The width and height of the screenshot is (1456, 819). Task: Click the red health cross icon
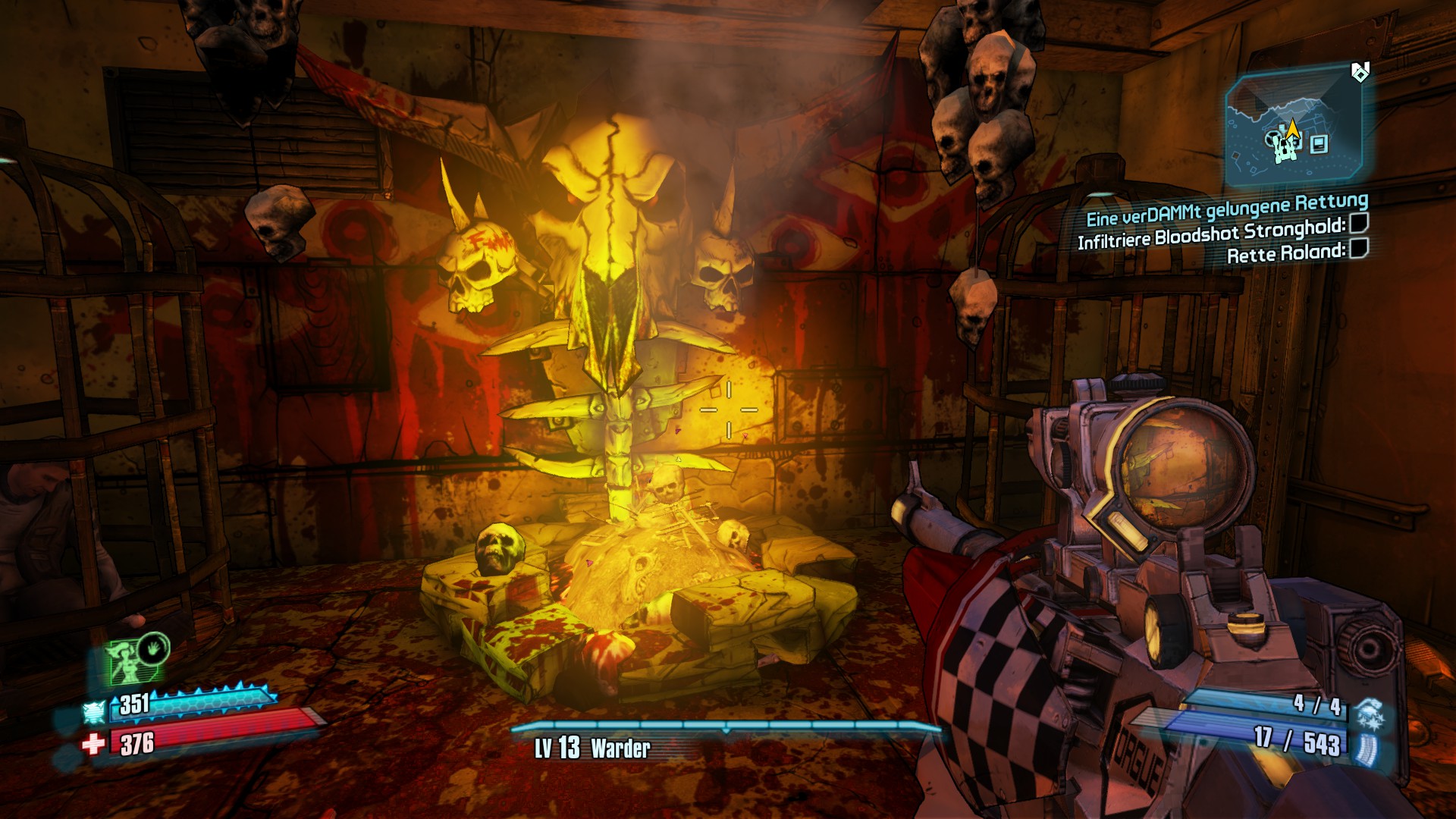(94, 744)
